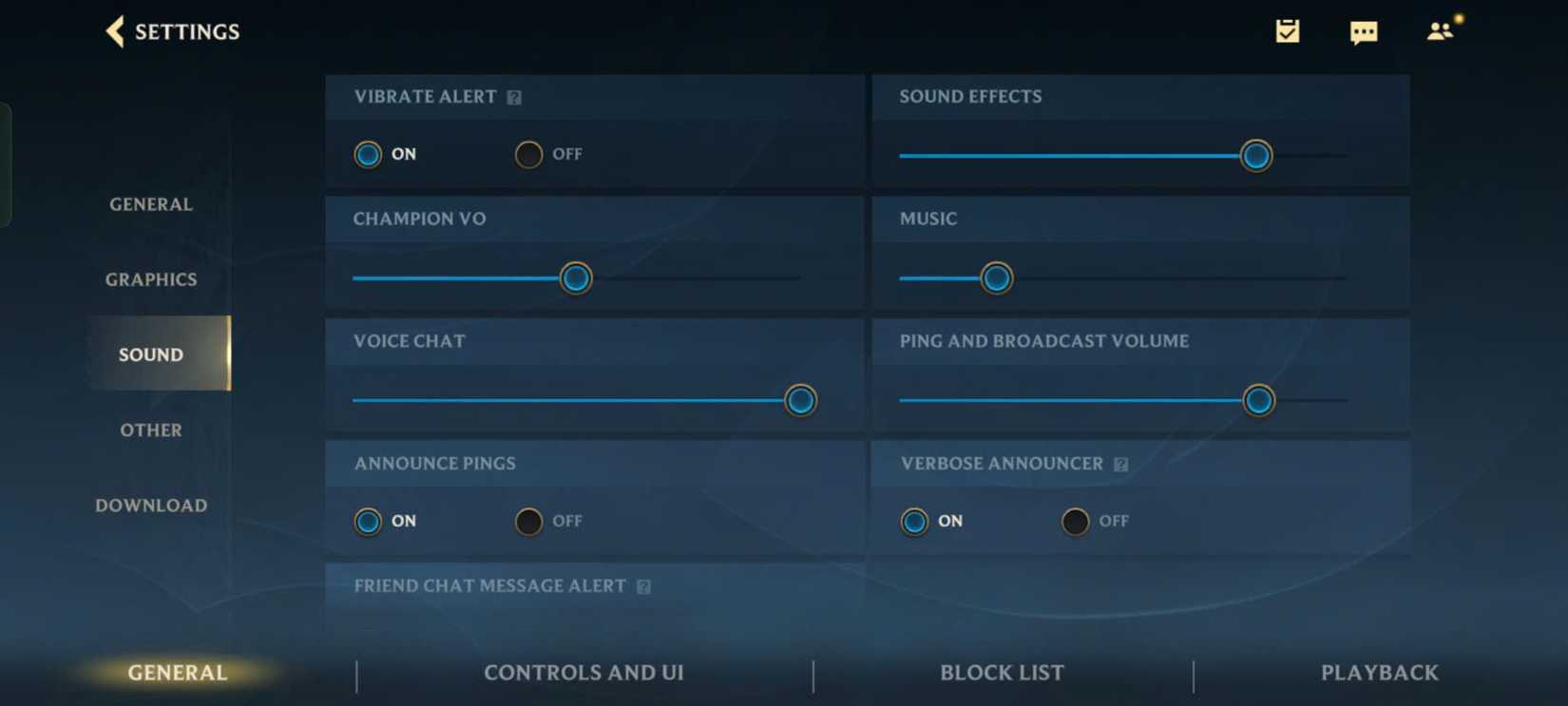
Task: Select the Download settings section
Action: [x=150, y=505]
